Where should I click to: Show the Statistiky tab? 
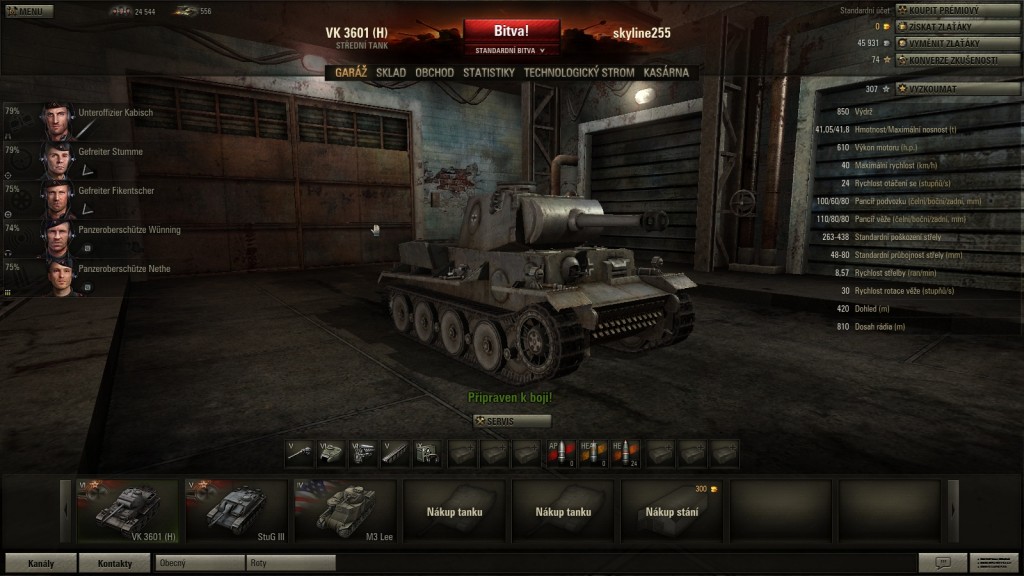point(488,73)
